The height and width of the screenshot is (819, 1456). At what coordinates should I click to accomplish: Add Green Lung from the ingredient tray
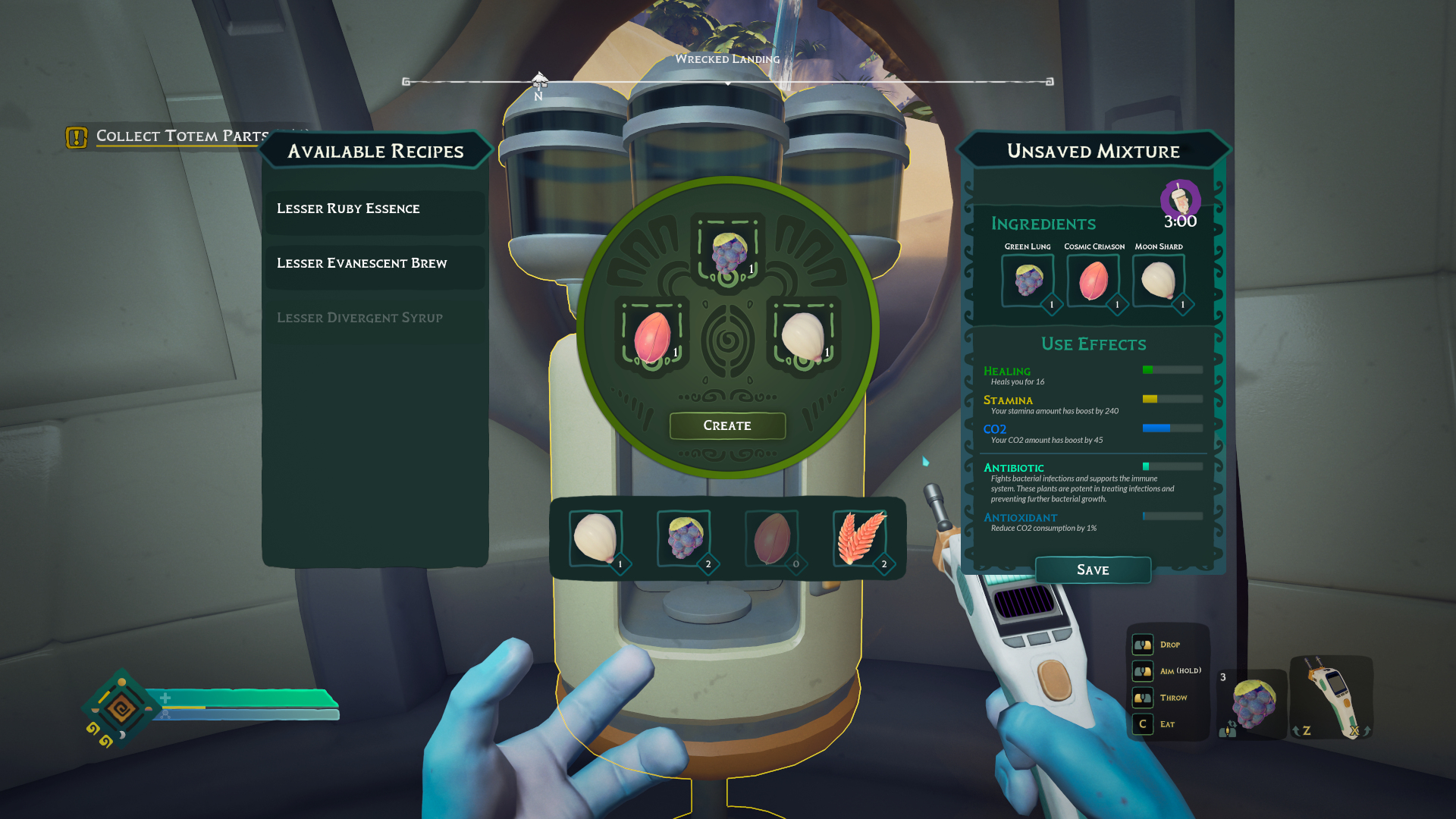pos(684,538)
